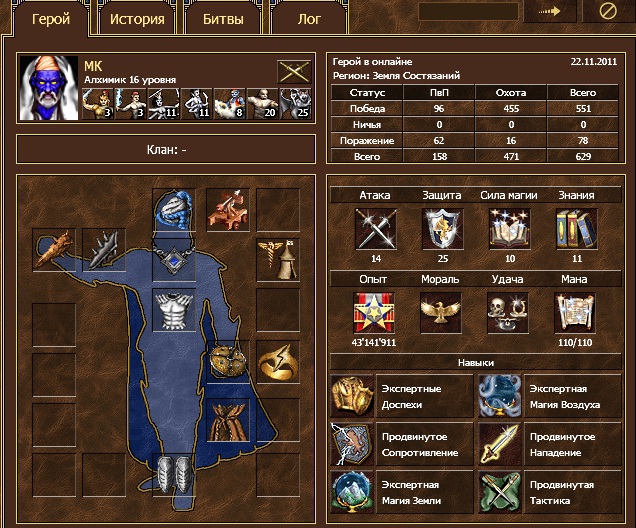Choose the first aid tent slot
This screenshot has width=636, height=528.
point(277,259)
